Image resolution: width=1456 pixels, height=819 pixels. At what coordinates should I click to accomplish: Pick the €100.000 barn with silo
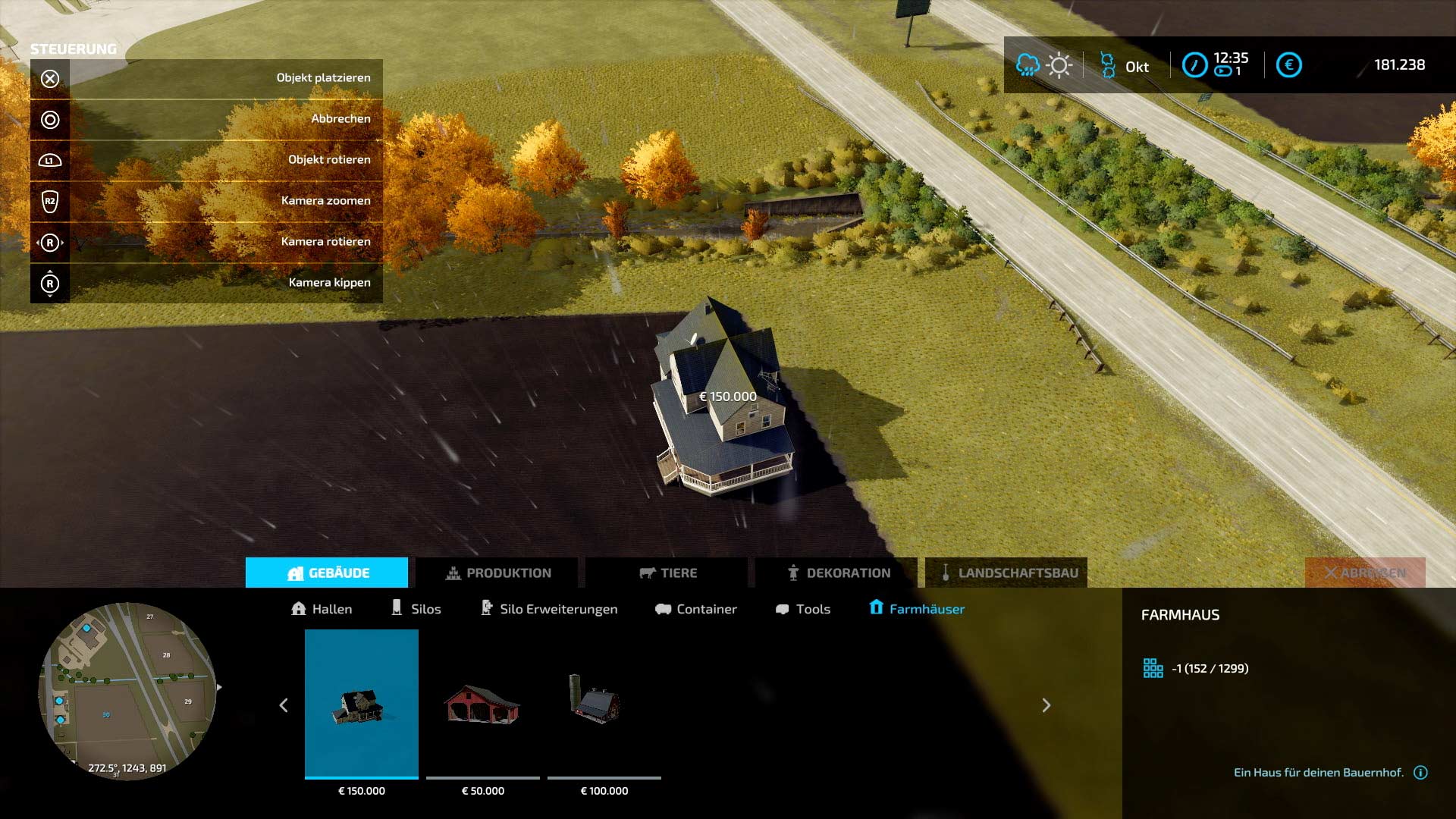pos(604,704)
